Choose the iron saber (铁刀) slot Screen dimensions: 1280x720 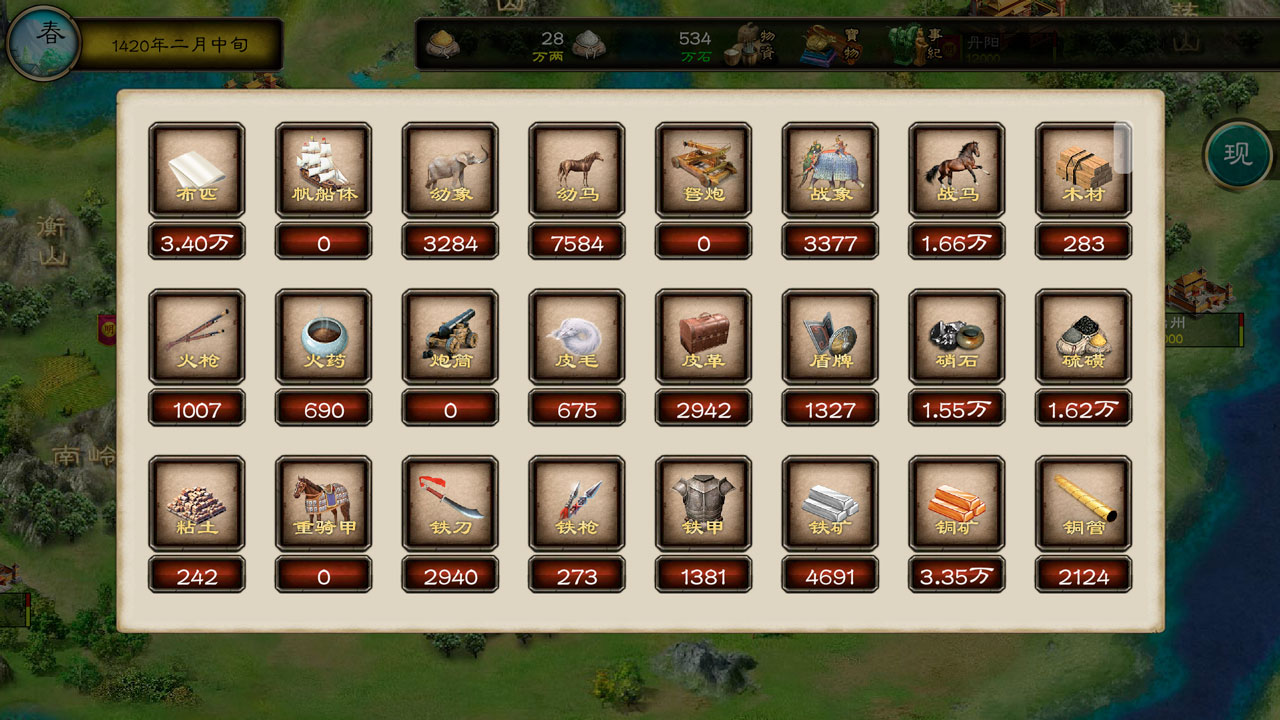450,503
